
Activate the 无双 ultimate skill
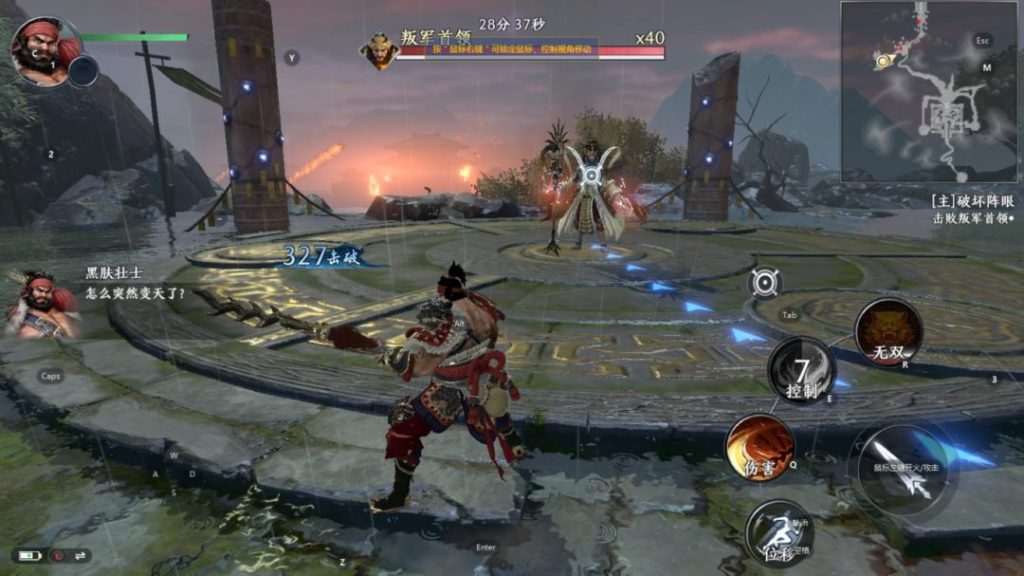(x=888, y=332)
